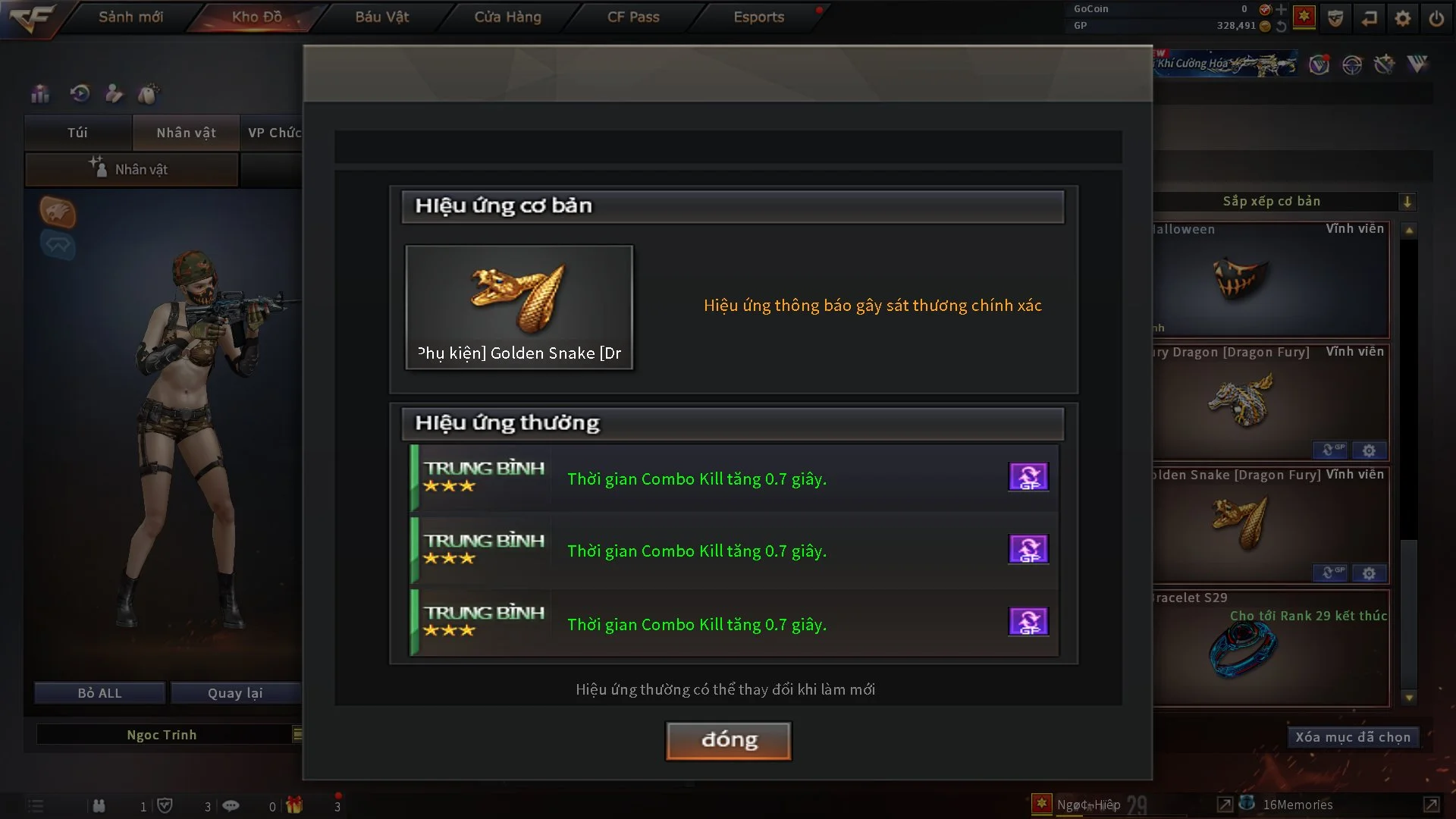Close the effects dialog with đóng
This screenshot has width=1456, height=819.
[x=728, y=740]
